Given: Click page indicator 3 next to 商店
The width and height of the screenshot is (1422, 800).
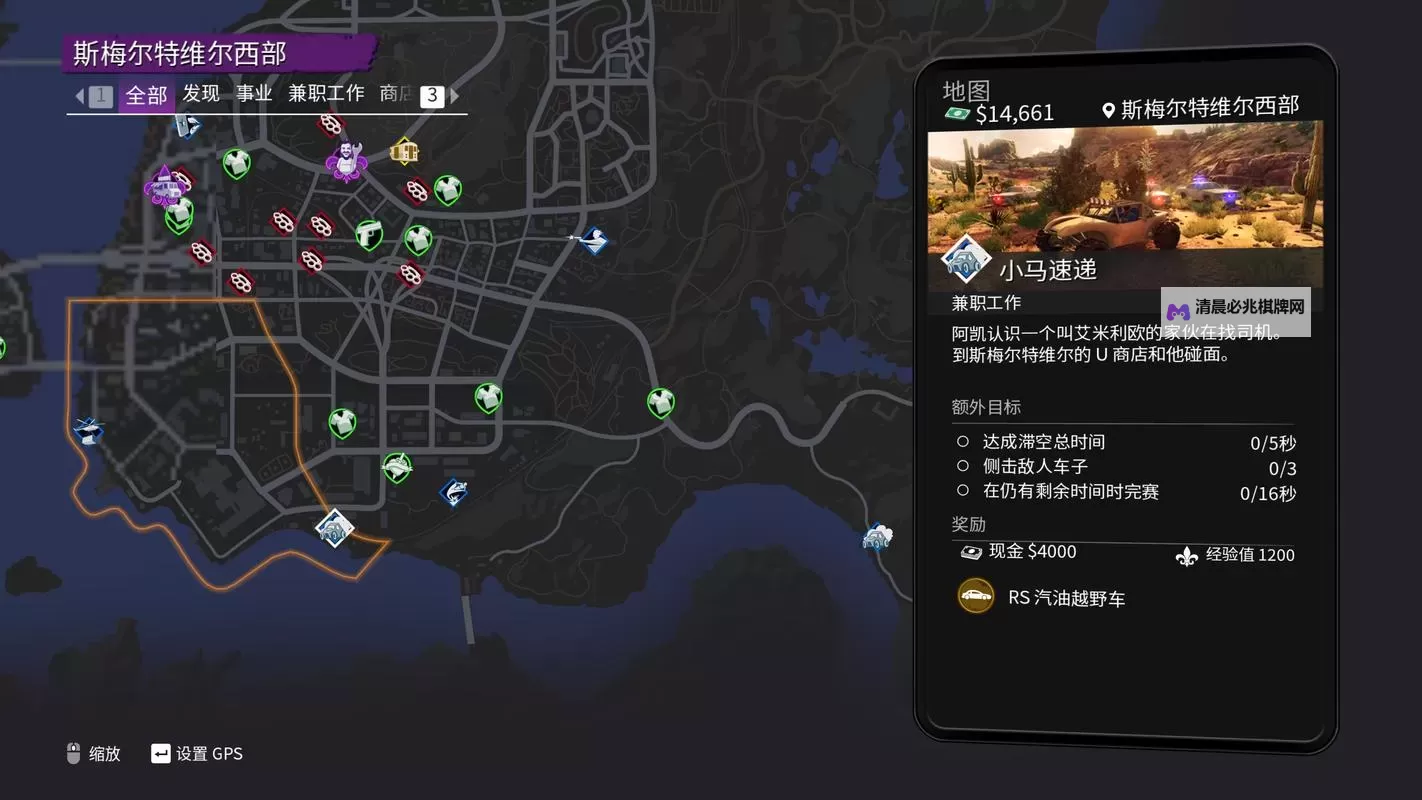Looking at the screenshot, I should point(431,95).
